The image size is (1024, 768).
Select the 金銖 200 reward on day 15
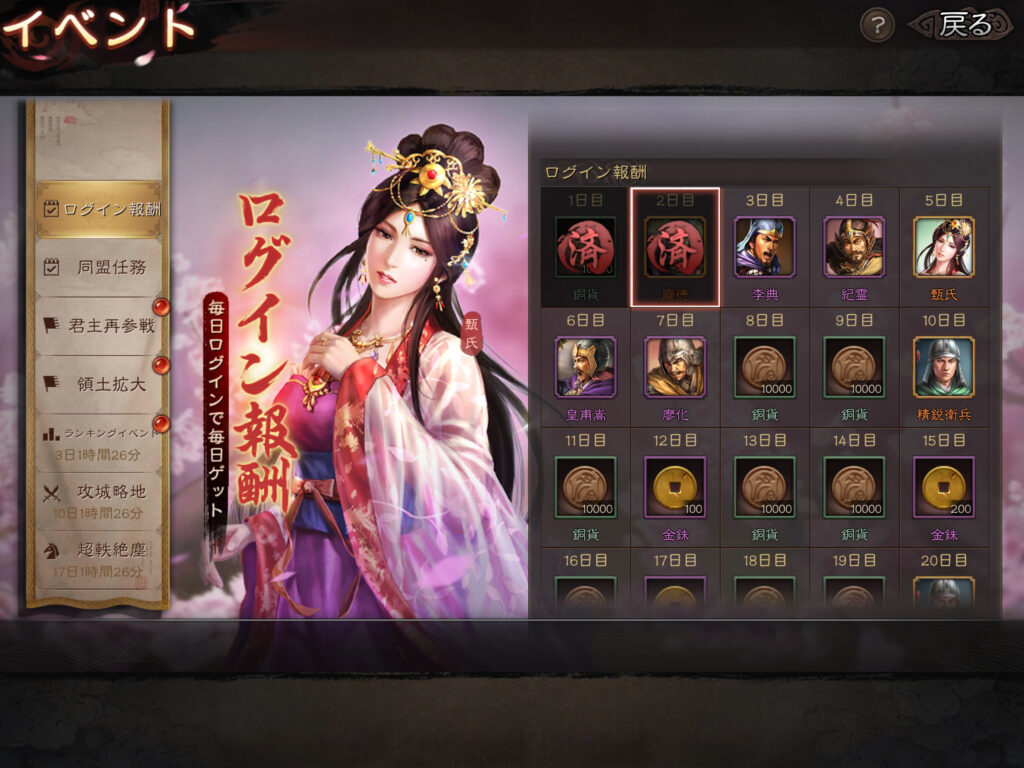[944, 487]
